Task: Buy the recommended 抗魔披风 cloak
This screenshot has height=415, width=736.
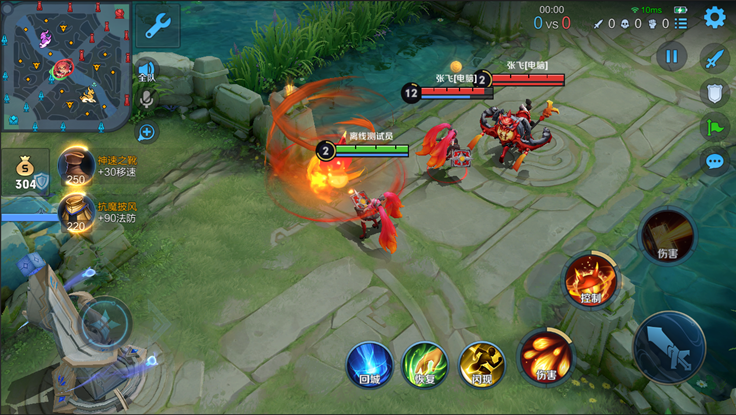Action: coord(77,212)
